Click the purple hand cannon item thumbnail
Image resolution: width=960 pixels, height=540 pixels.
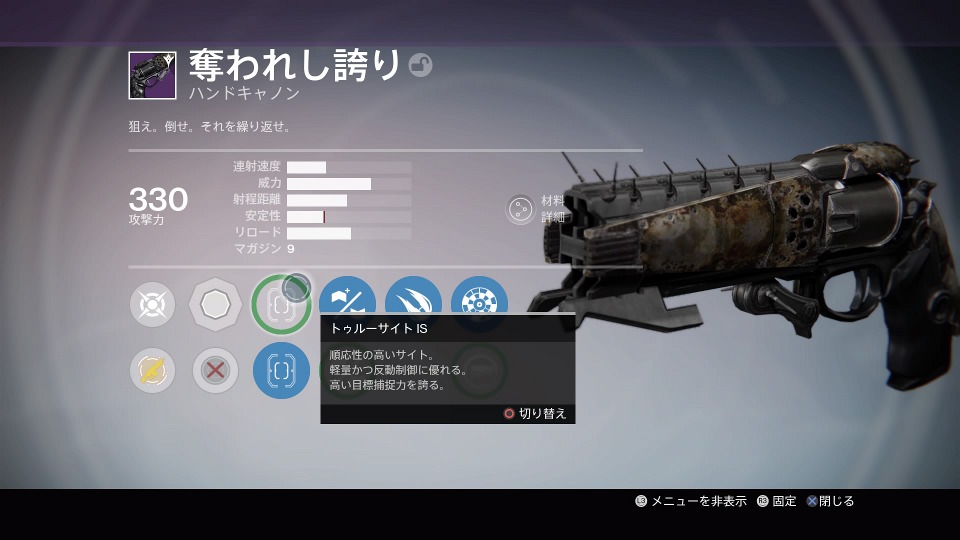152,75
